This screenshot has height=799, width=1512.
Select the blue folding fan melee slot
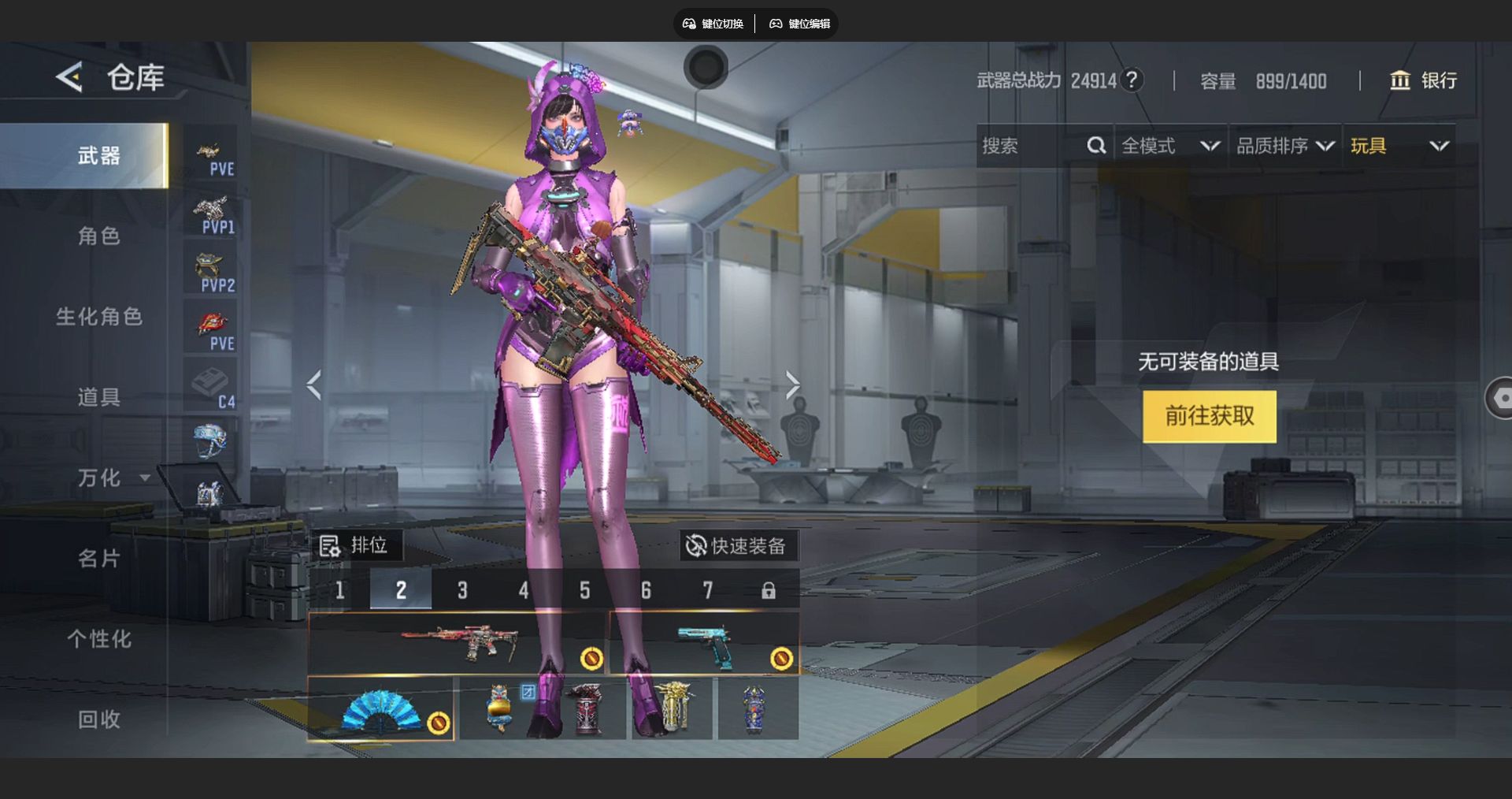point(381,709)
